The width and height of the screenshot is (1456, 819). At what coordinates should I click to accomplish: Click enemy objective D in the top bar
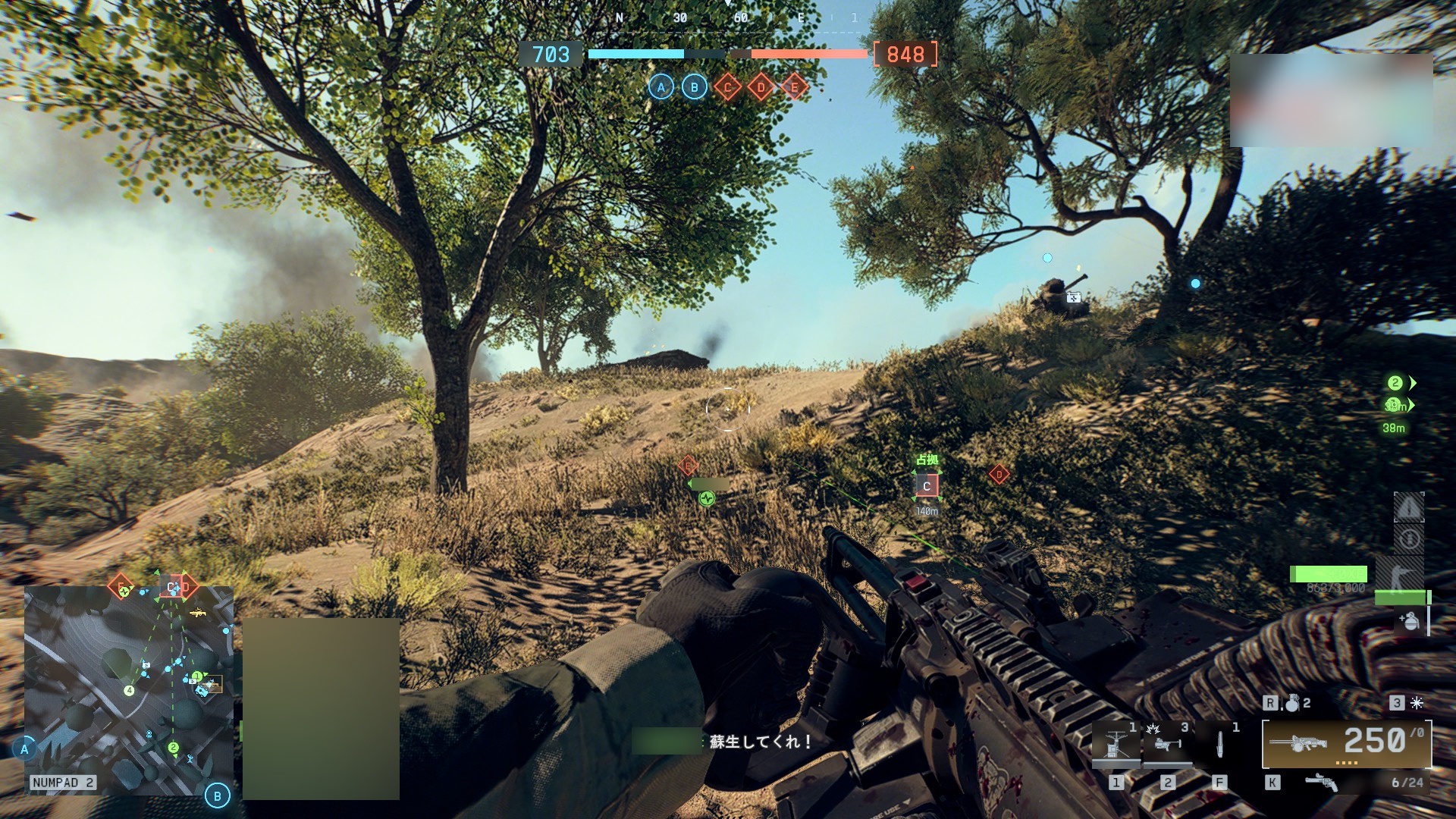pyautogui.click(x=761, y=87)
